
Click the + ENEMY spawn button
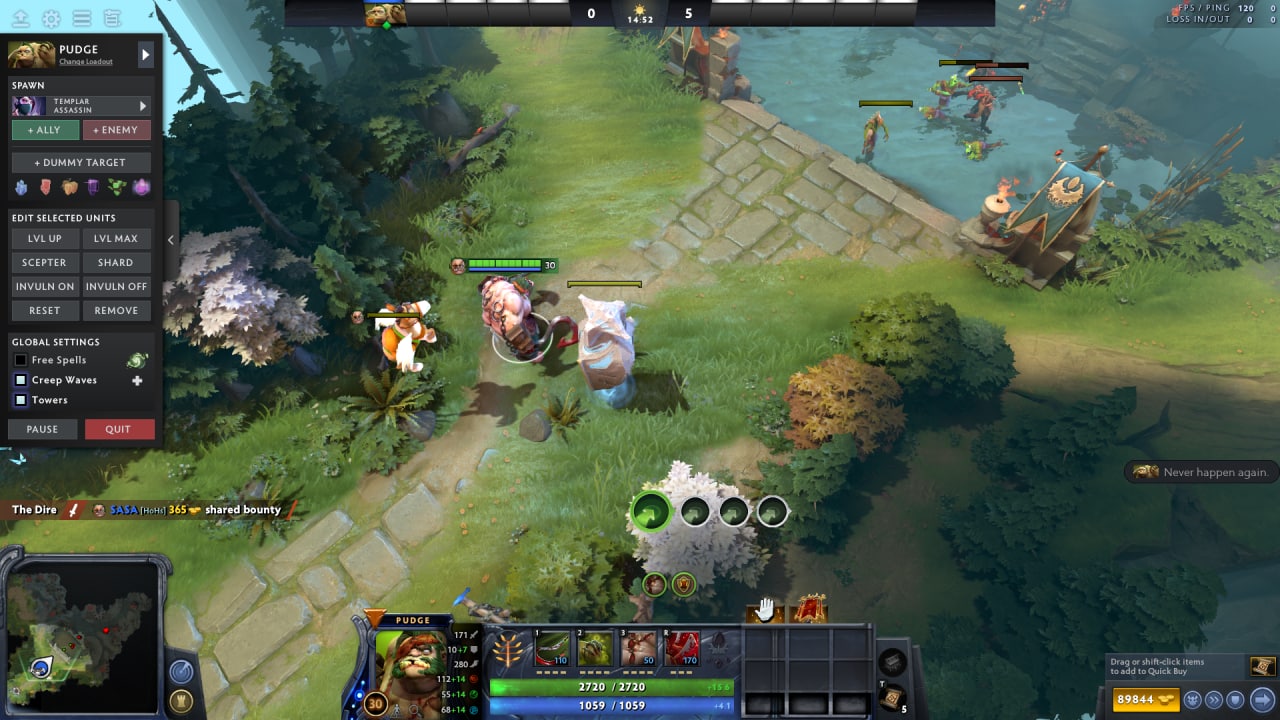[117, 130]
